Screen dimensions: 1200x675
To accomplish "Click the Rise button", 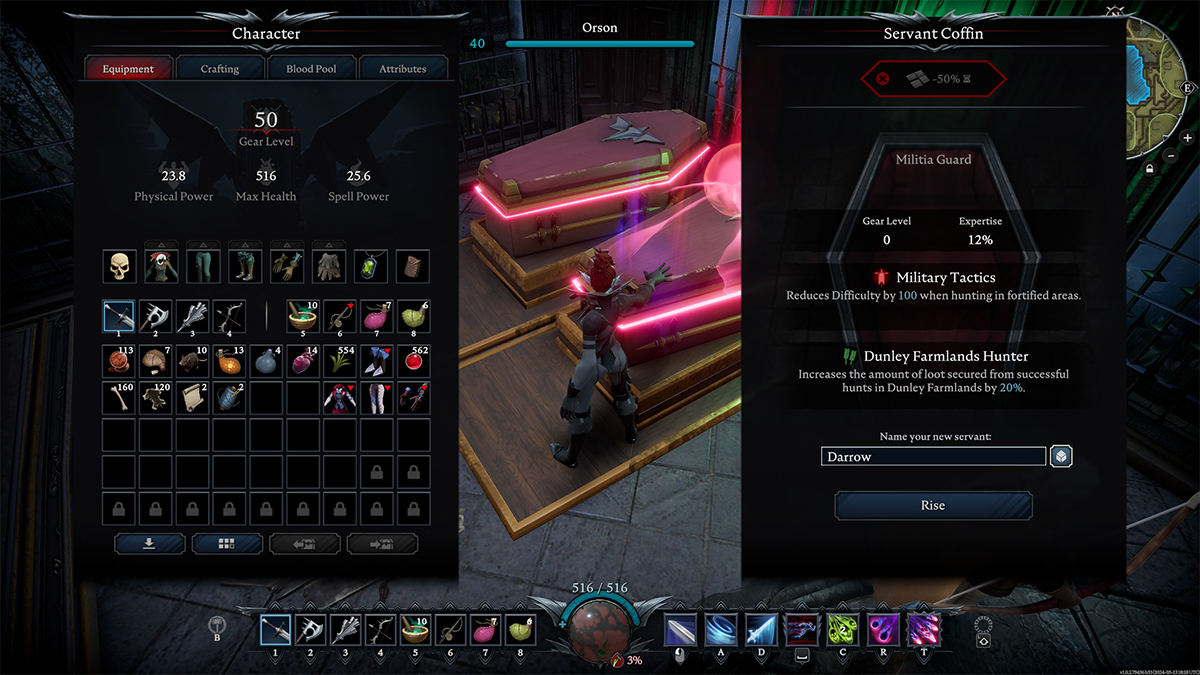I will (x=933, y=505).
